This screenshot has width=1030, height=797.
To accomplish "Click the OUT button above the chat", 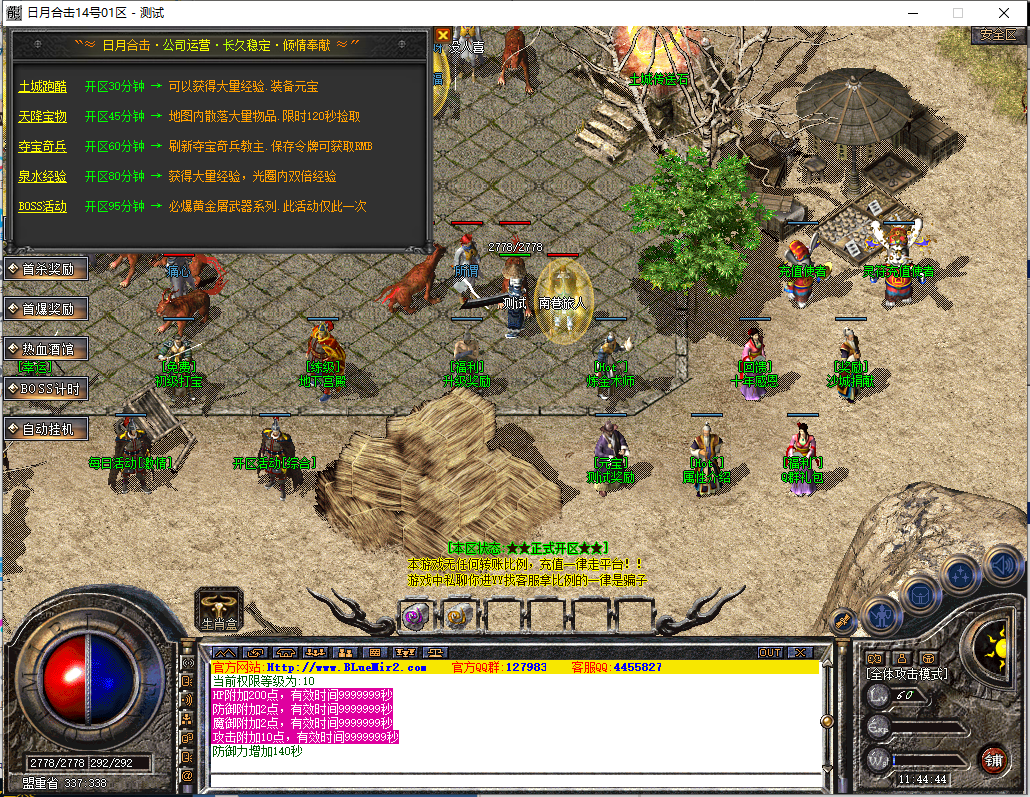I will [x=770, y=652].
